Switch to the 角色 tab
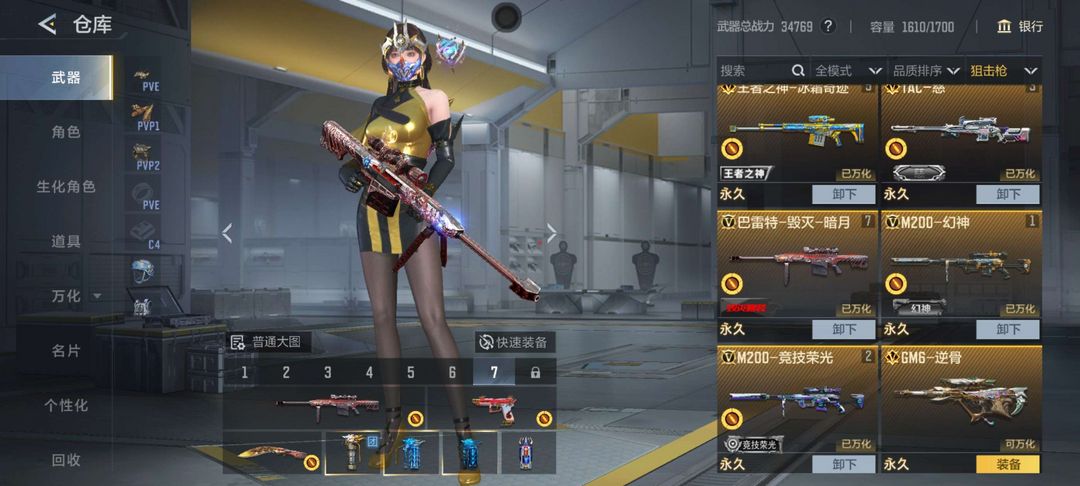 click(66, 132)
